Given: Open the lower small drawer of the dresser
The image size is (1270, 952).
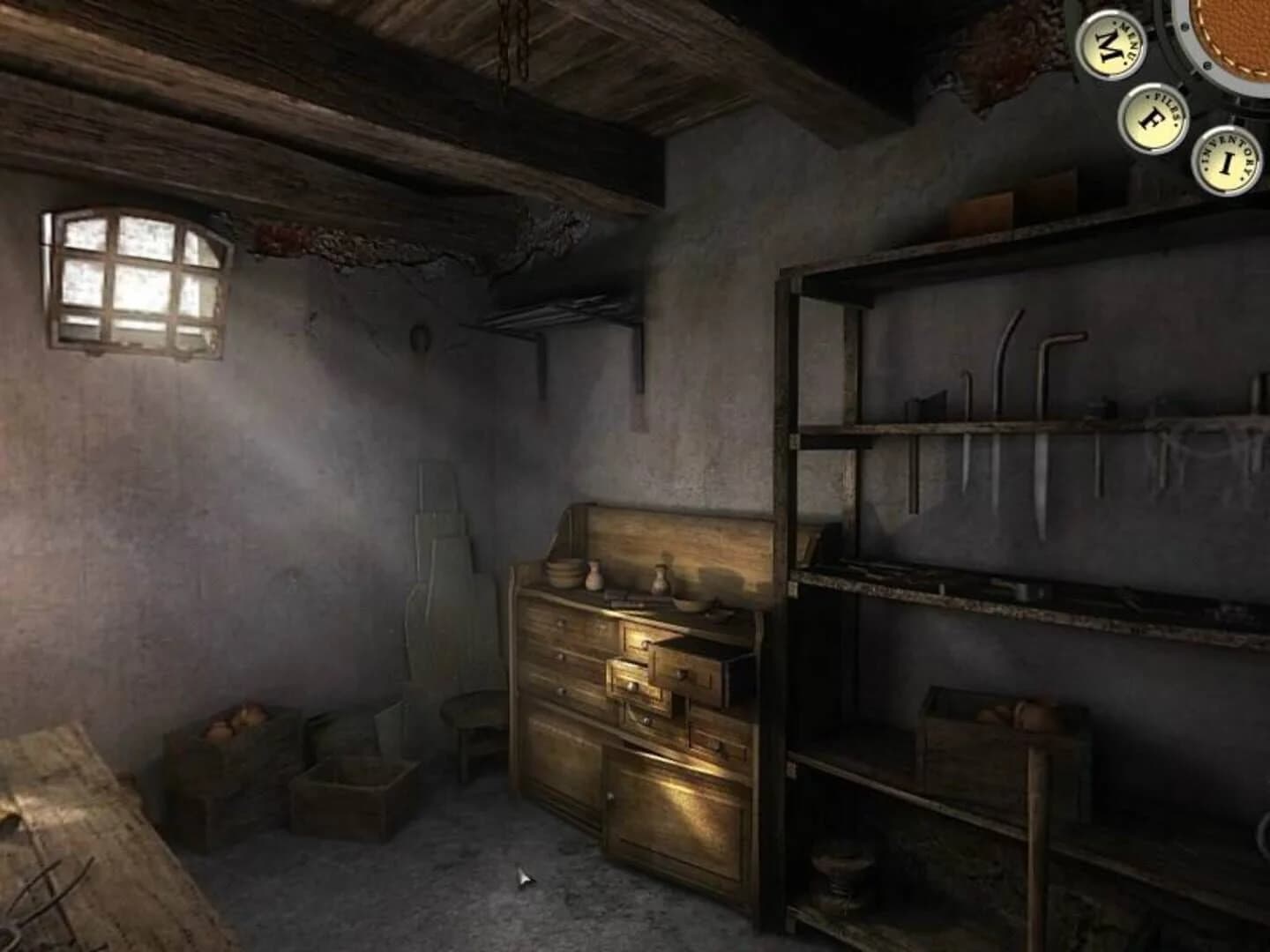Looking at the screenshot, I should point(714,745).
